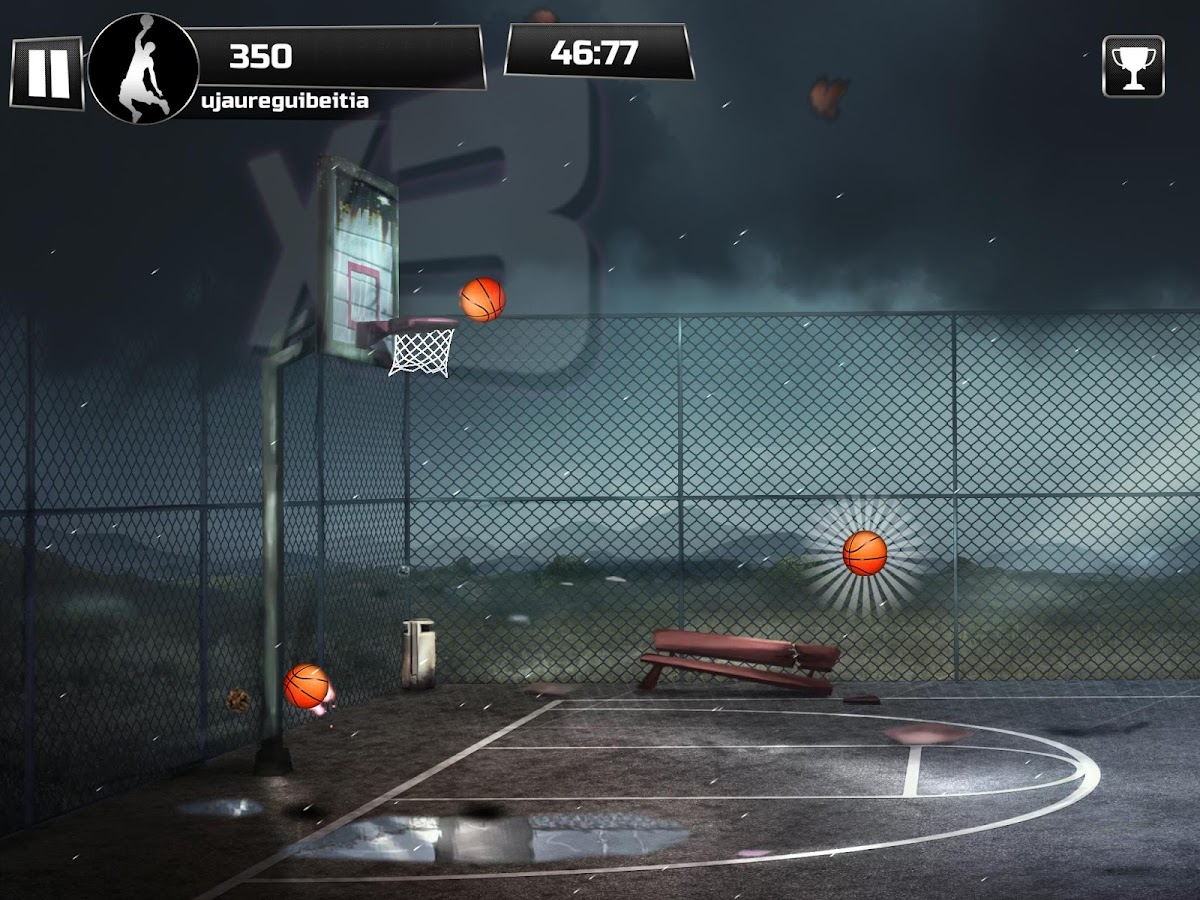1200x900 pixels.
Task: Tap the dunking player avatar
Action: pyautogui.click(x=142, y=68)
